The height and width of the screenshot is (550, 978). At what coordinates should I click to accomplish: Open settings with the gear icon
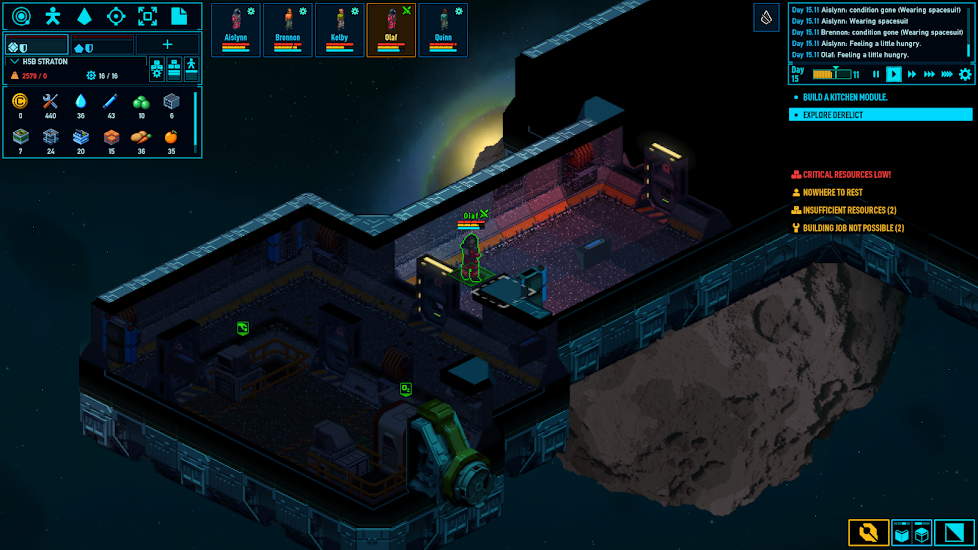pyautogui.click(x=965, y=74)
